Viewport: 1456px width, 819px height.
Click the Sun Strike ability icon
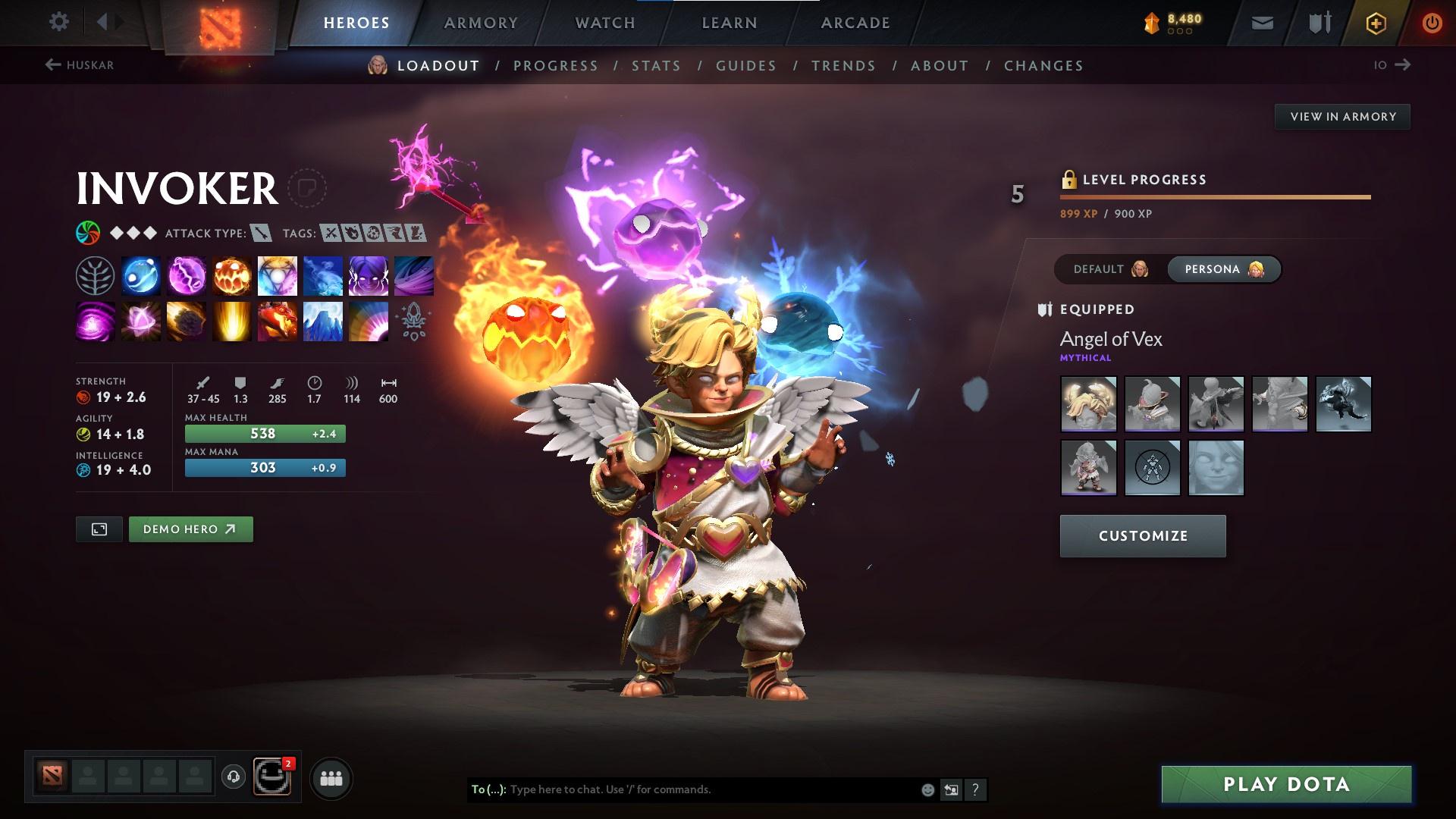(232, 321)
